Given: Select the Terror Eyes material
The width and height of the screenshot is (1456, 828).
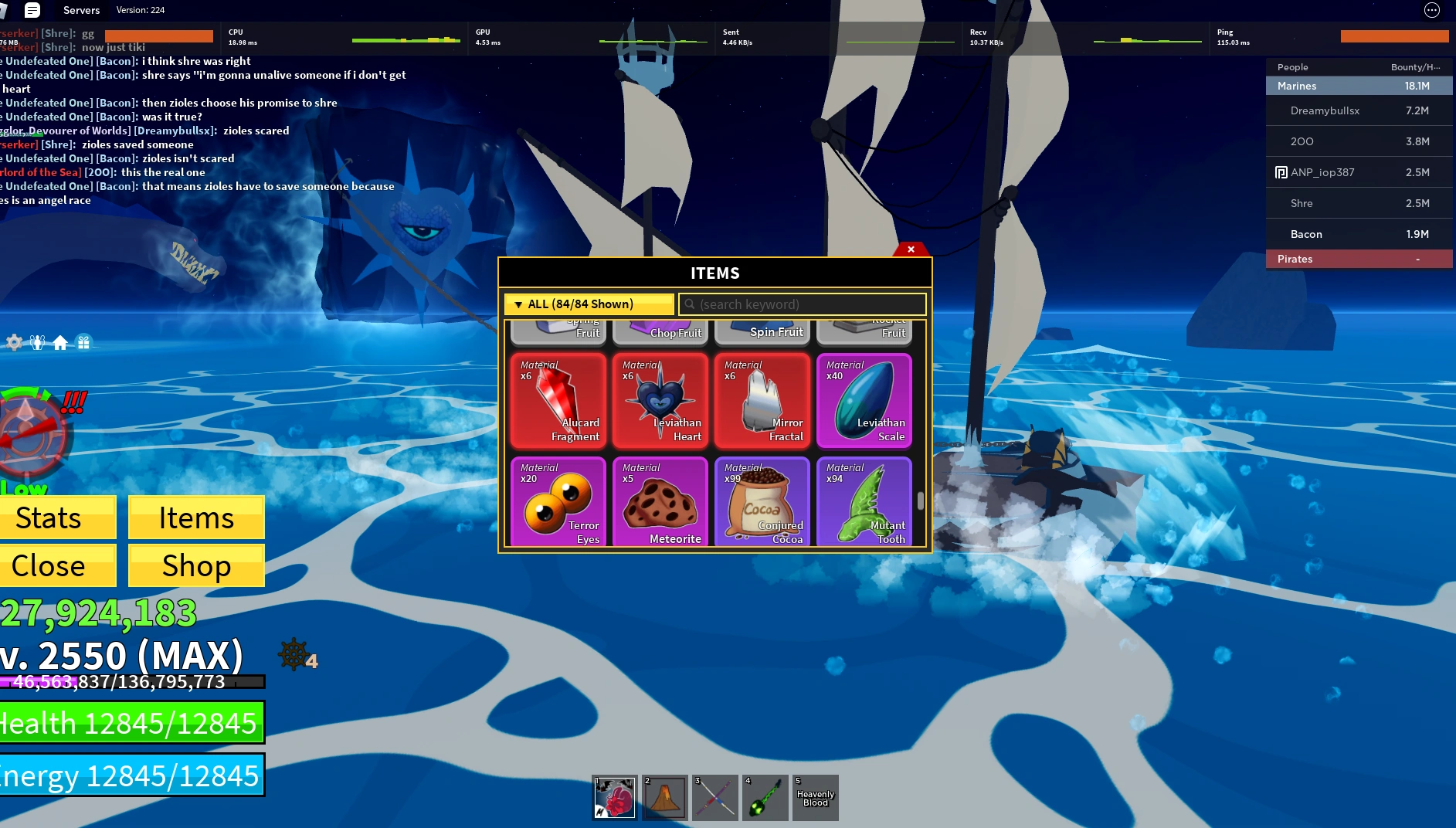Looking at the screenshot, I should coord(558,502).
